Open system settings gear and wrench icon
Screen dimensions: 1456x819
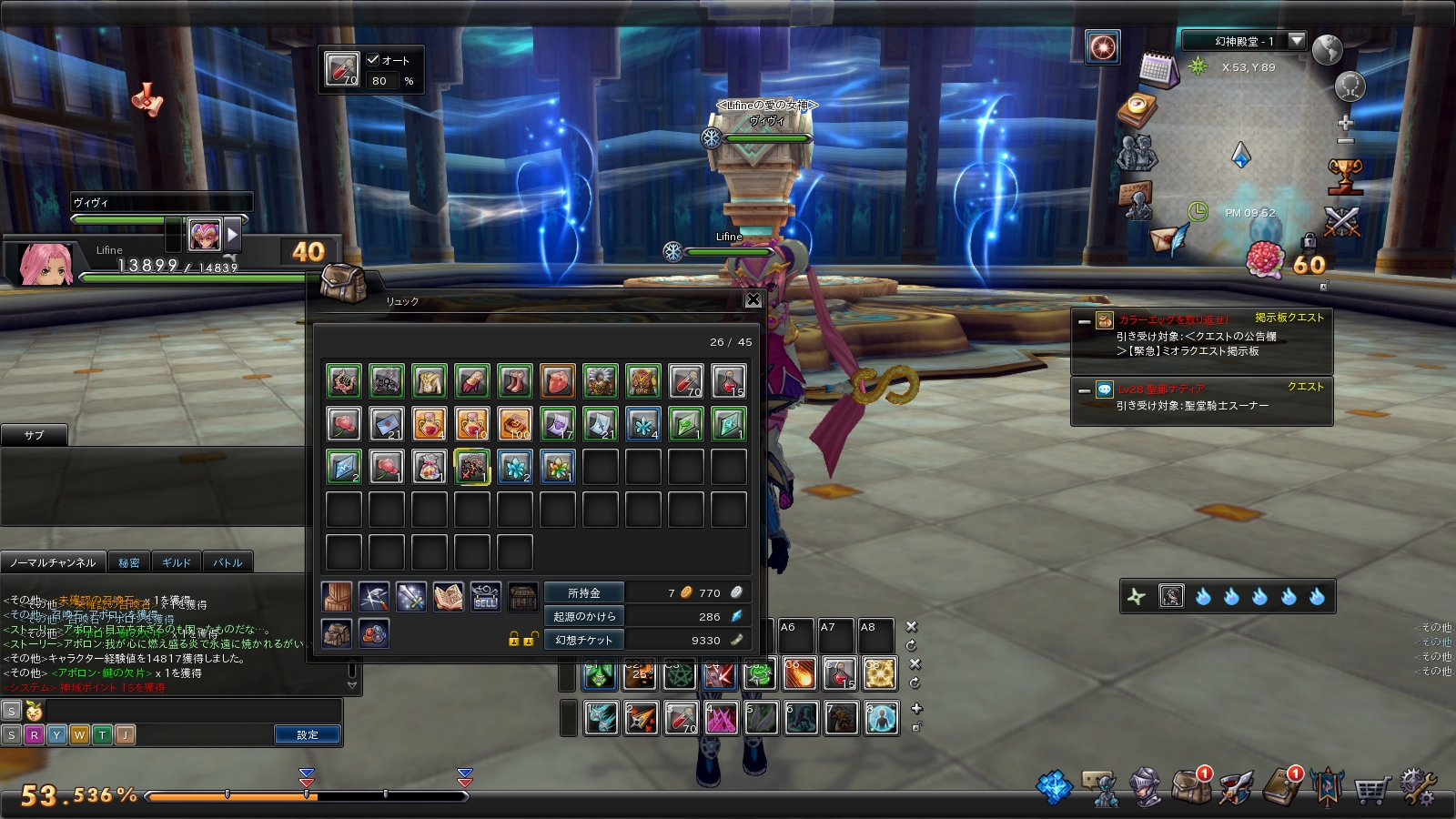click(1417, 787)
